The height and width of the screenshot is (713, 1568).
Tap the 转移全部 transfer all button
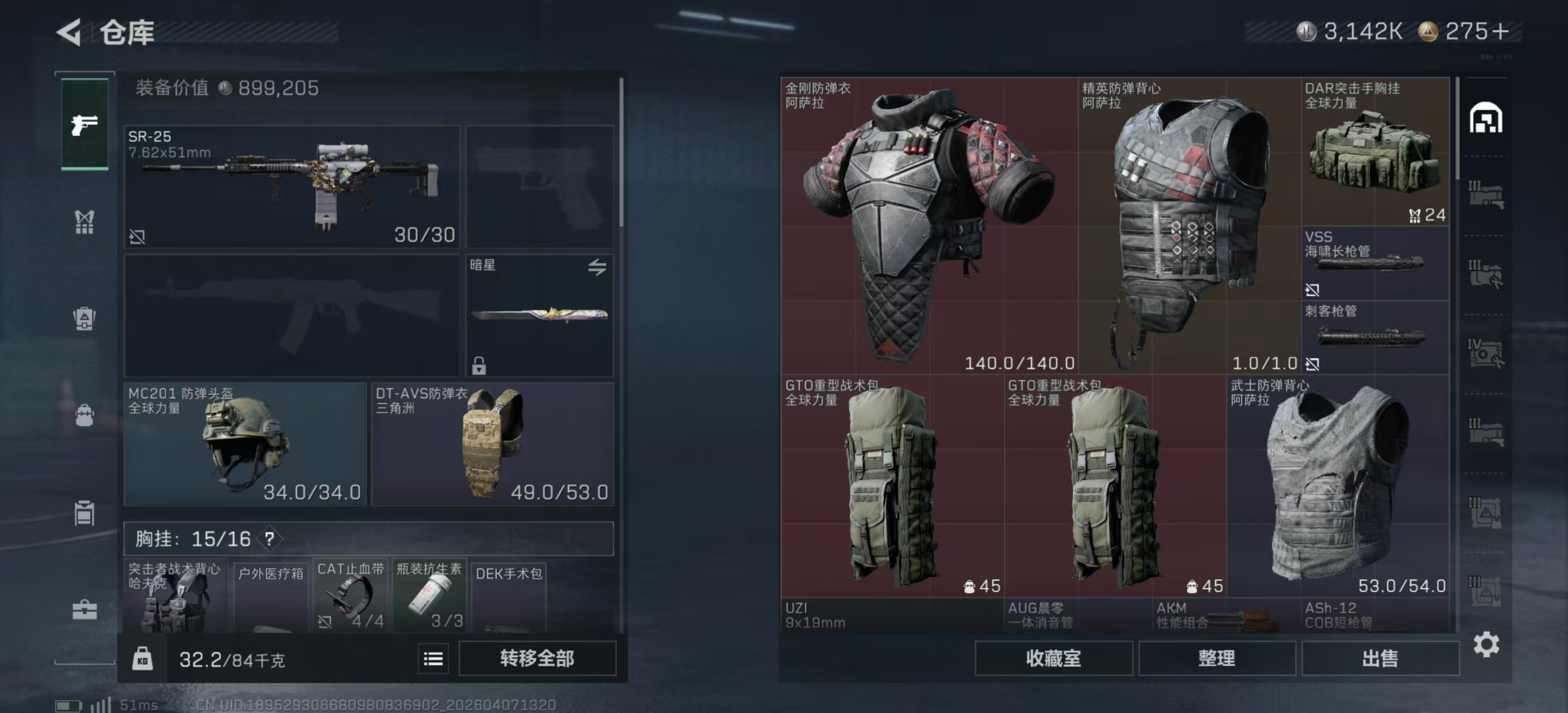537,658
